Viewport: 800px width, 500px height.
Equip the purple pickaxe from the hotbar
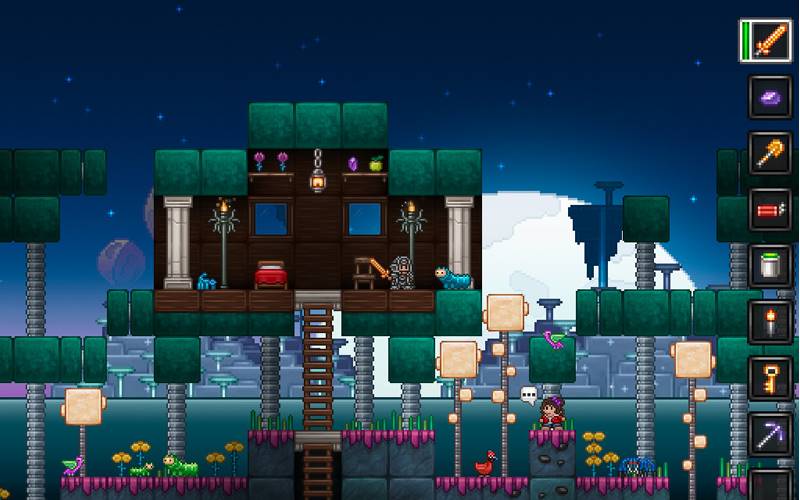tap(771, 434)
